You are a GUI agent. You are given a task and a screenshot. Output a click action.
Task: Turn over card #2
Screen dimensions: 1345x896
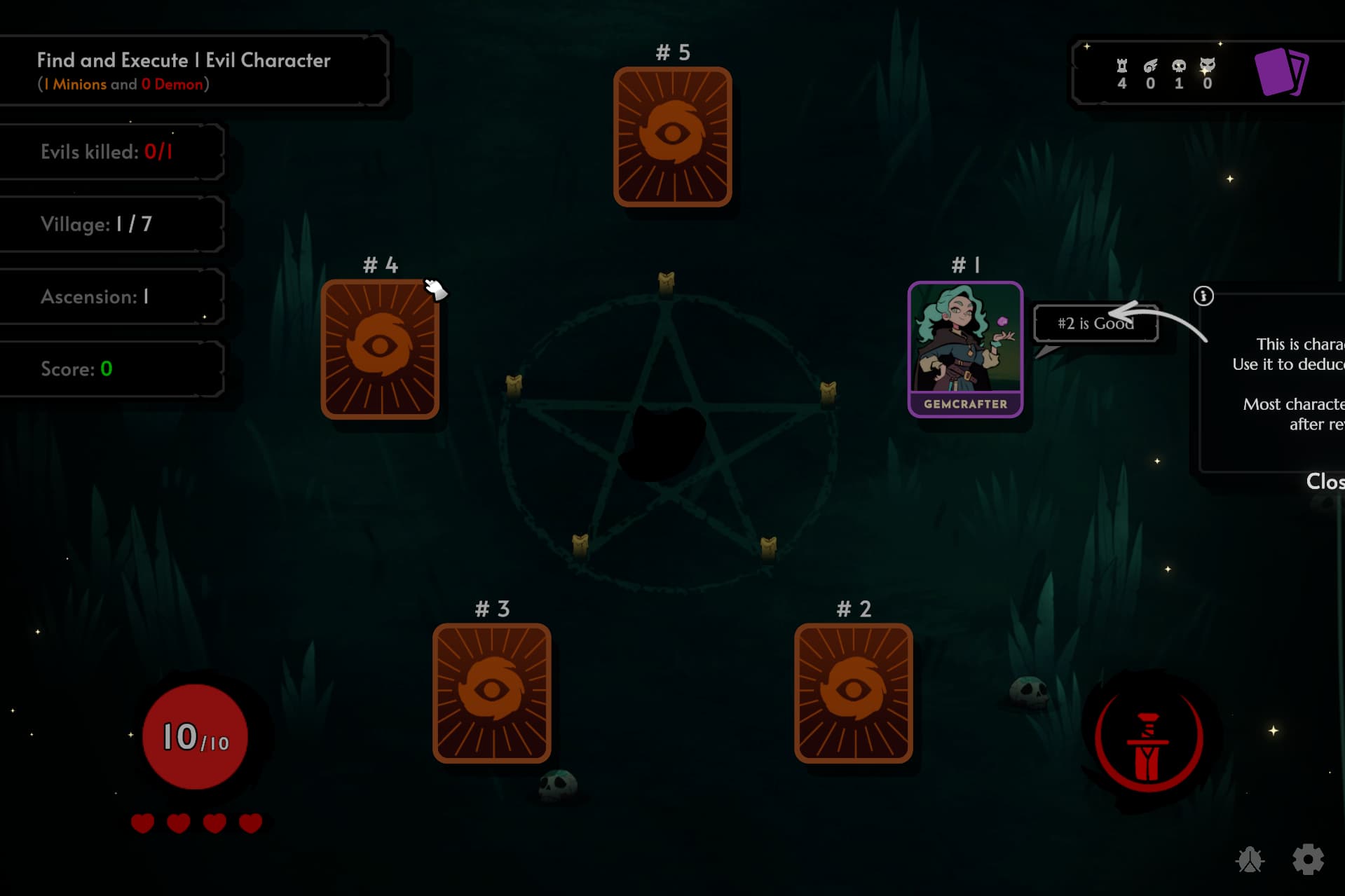coord(853,692)
